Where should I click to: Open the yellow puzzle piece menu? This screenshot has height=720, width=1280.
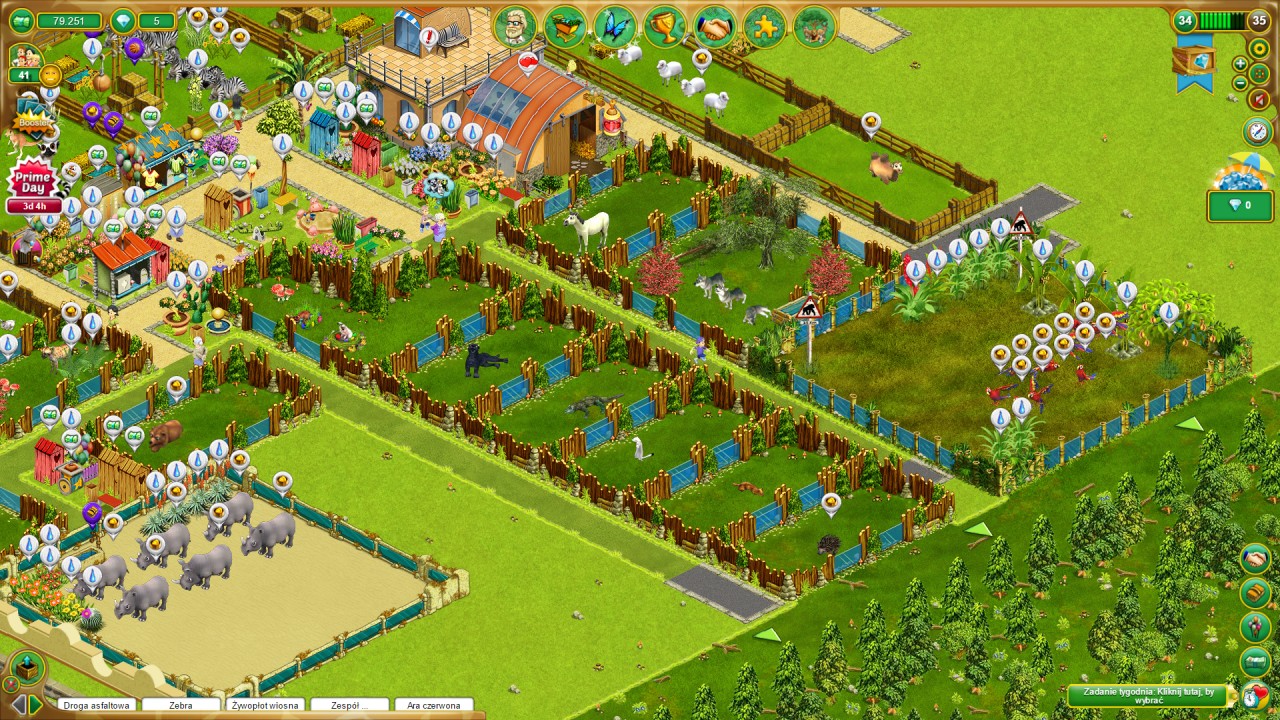(765, 27)
